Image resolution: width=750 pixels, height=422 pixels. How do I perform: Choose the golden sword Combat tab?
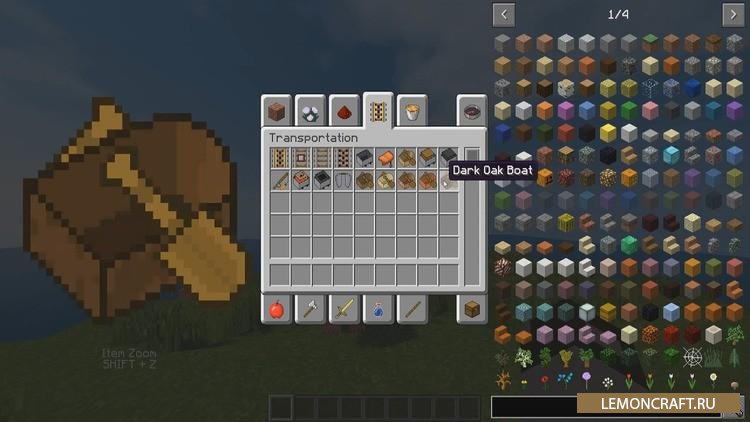344,309
